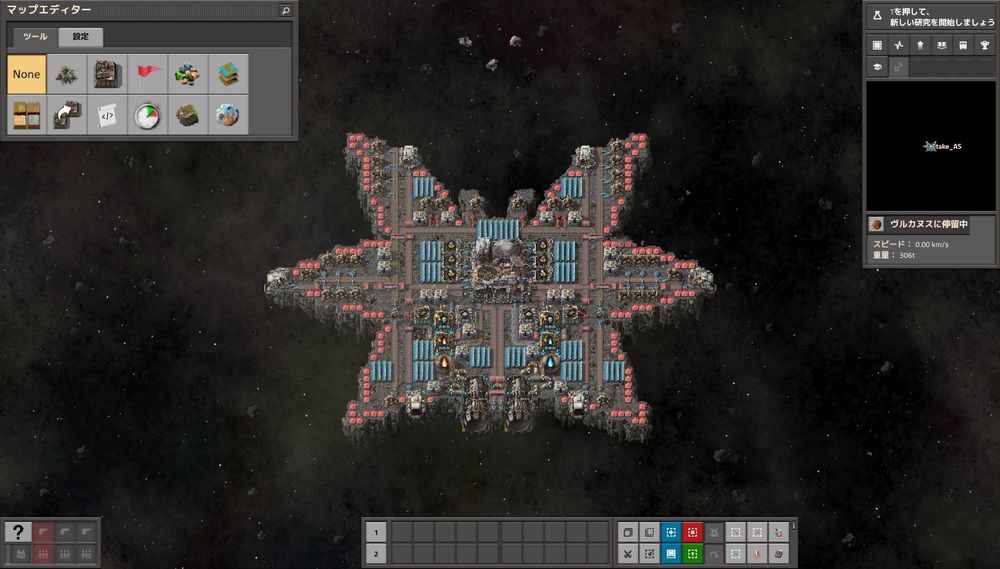Open the train overview button
The width and height of the screenshot is (1000, 569).
[962, 45]
